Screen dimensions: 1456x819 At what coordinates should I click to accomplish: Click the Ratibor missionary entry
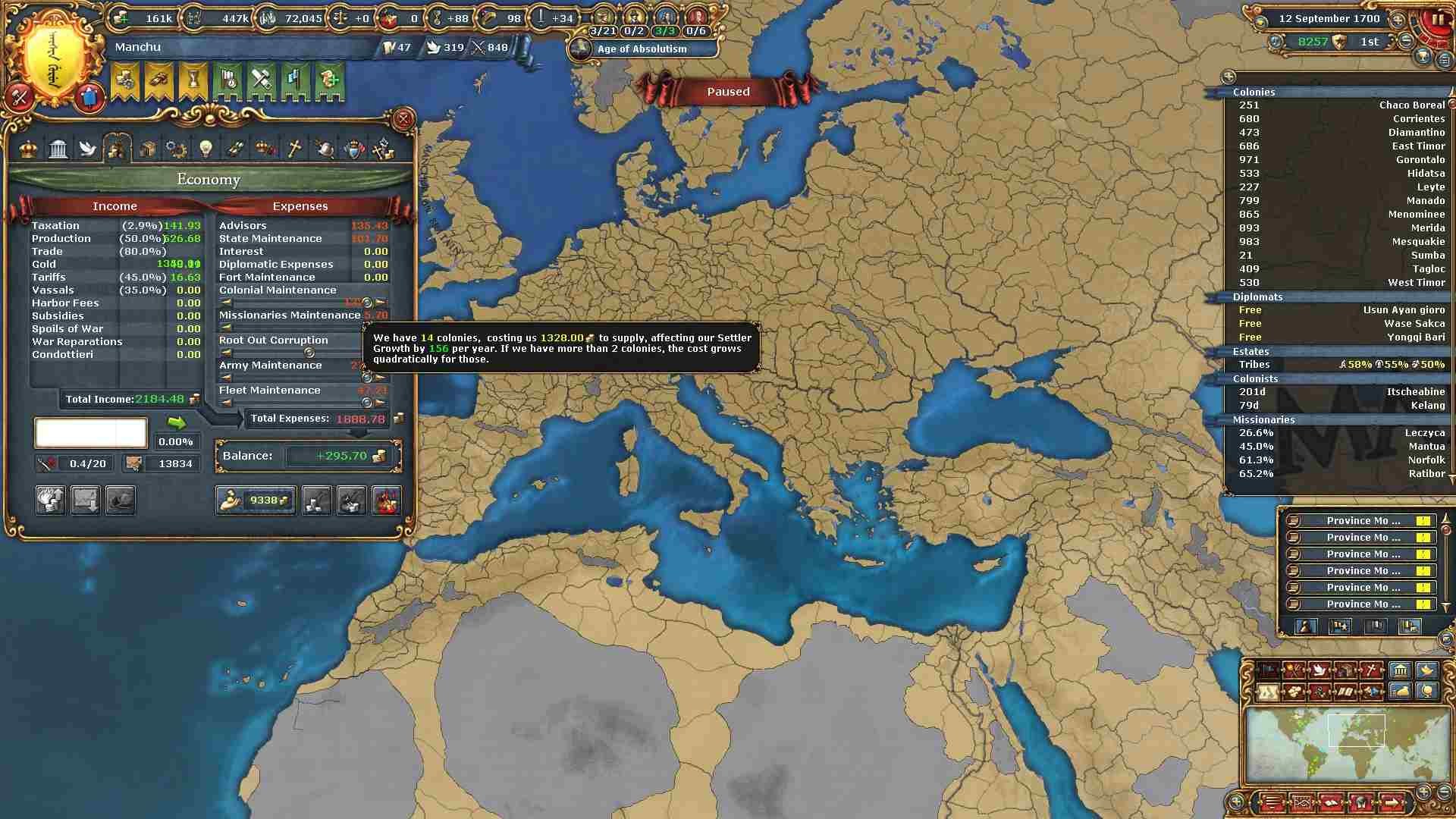tap(1338, 474)
